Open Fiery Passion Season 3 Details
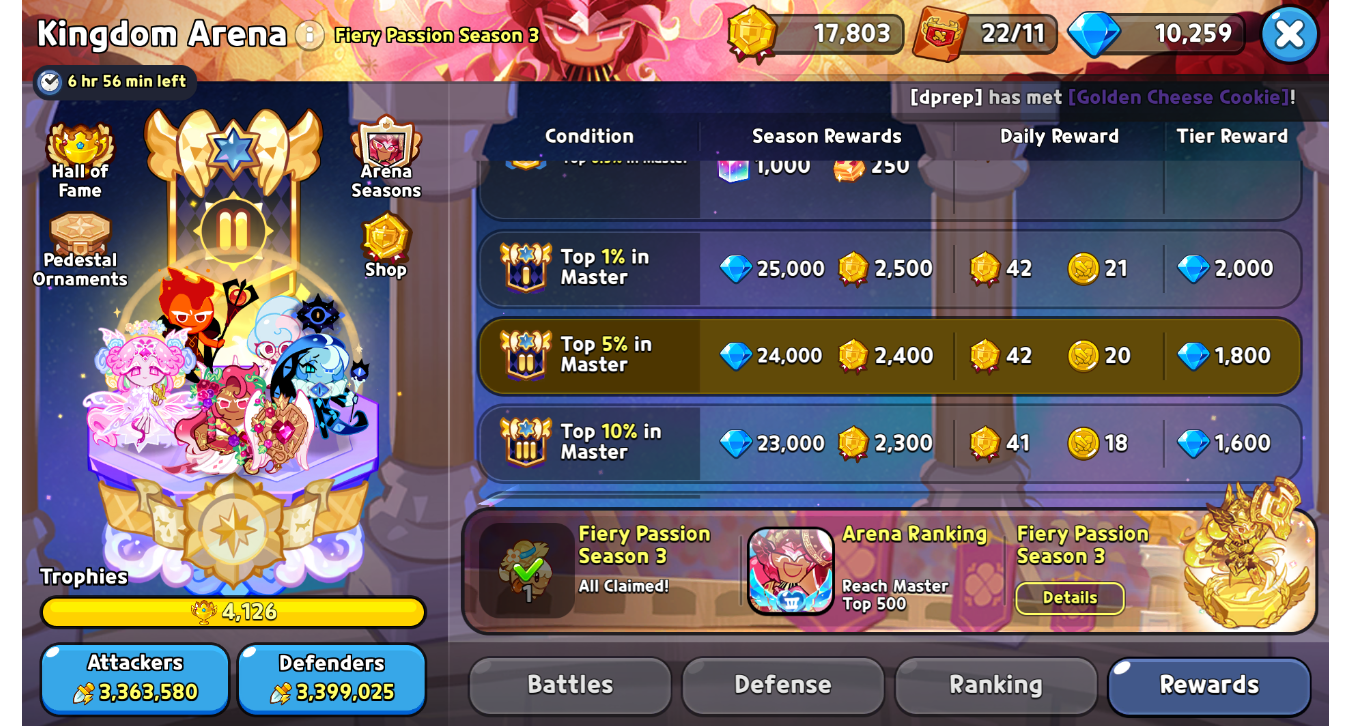The height and width of the screenshot is (726, 1350). pos(1070,598)
